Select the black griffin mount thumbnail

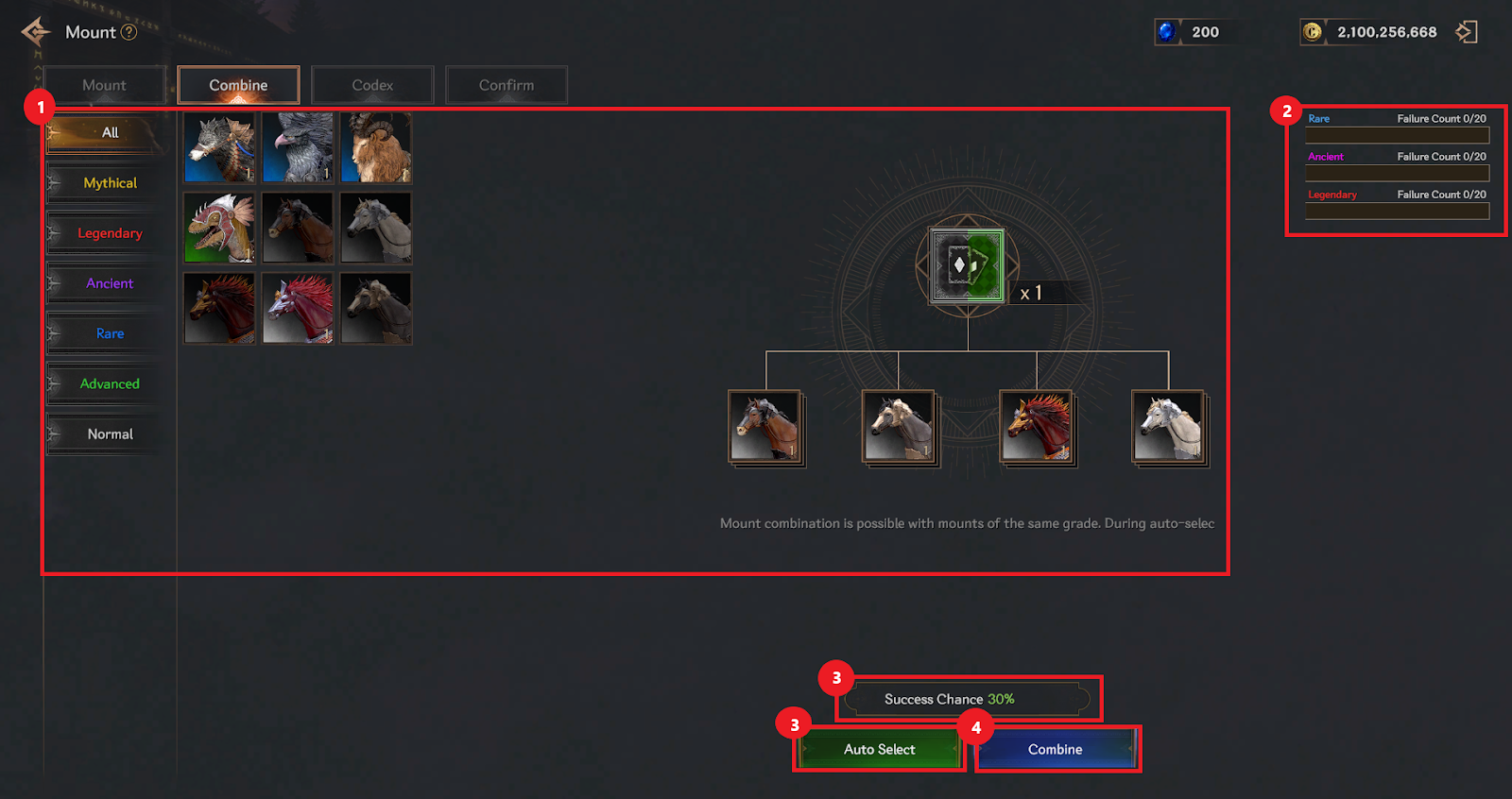pos(298,148)
